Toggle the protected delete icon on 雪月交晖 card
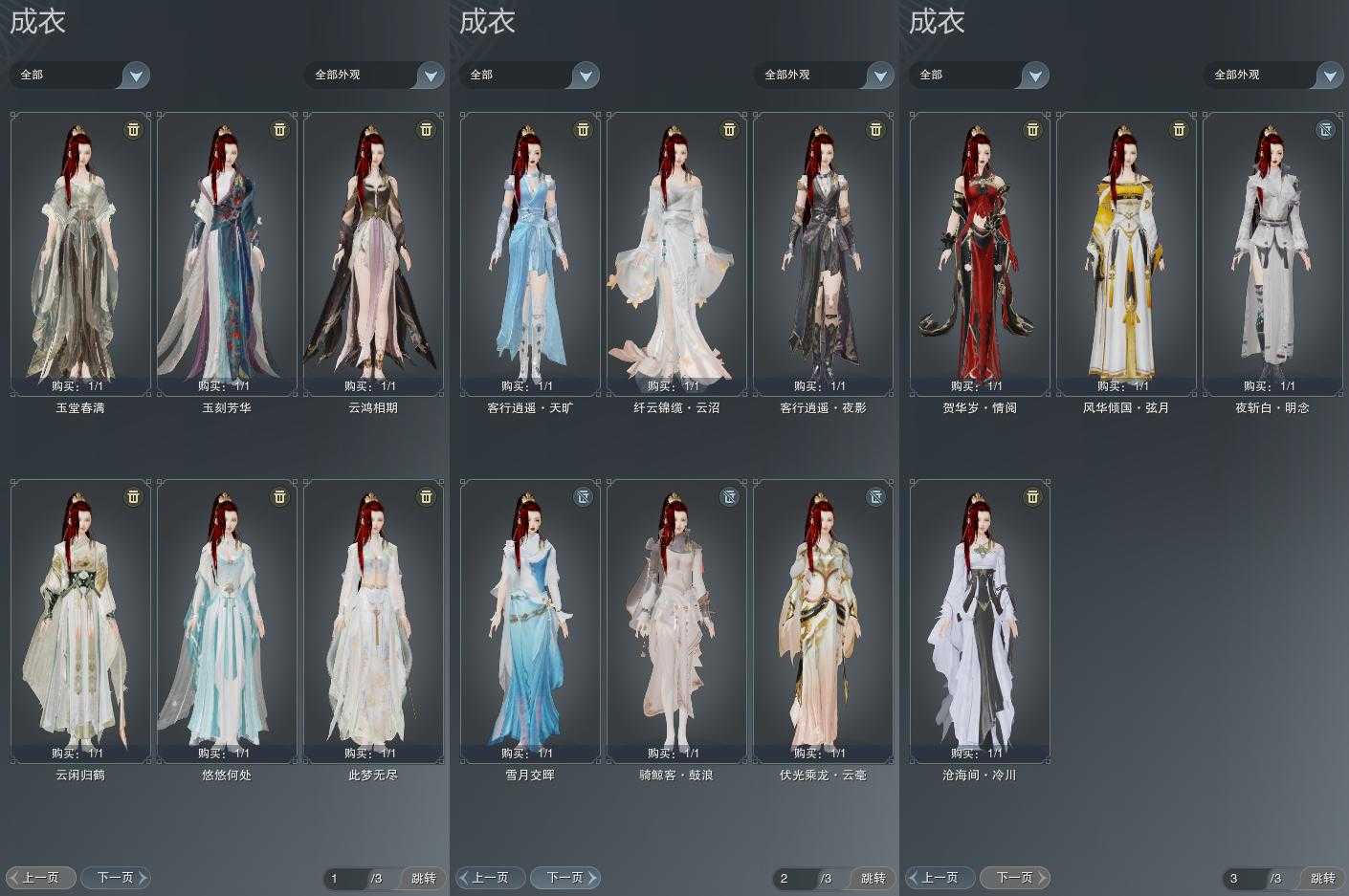Viewport: 1349px width, 896px height. pos(584,497)
